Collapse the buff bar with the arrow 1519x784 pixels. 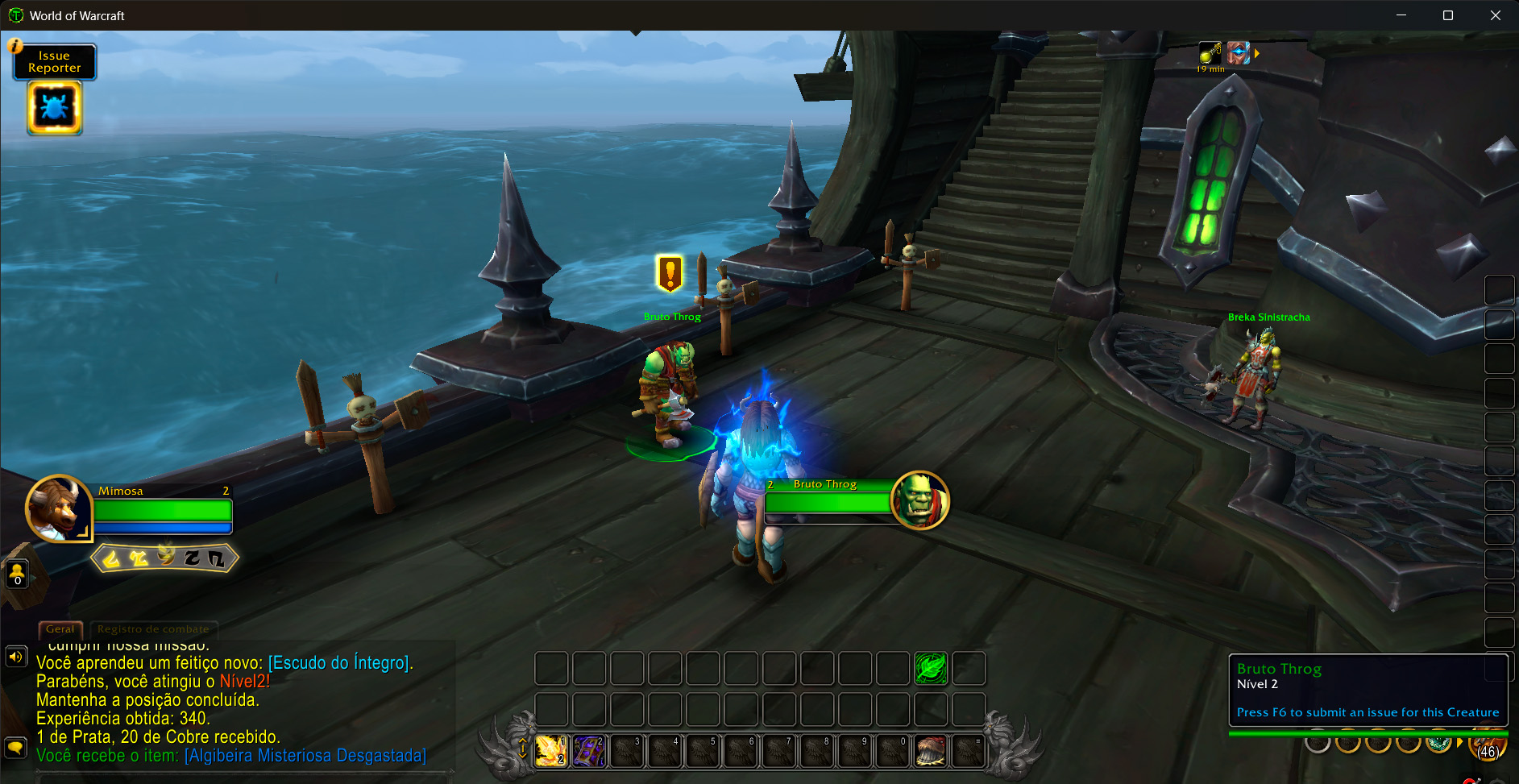pyautogui.click(x=1256, y=54)
